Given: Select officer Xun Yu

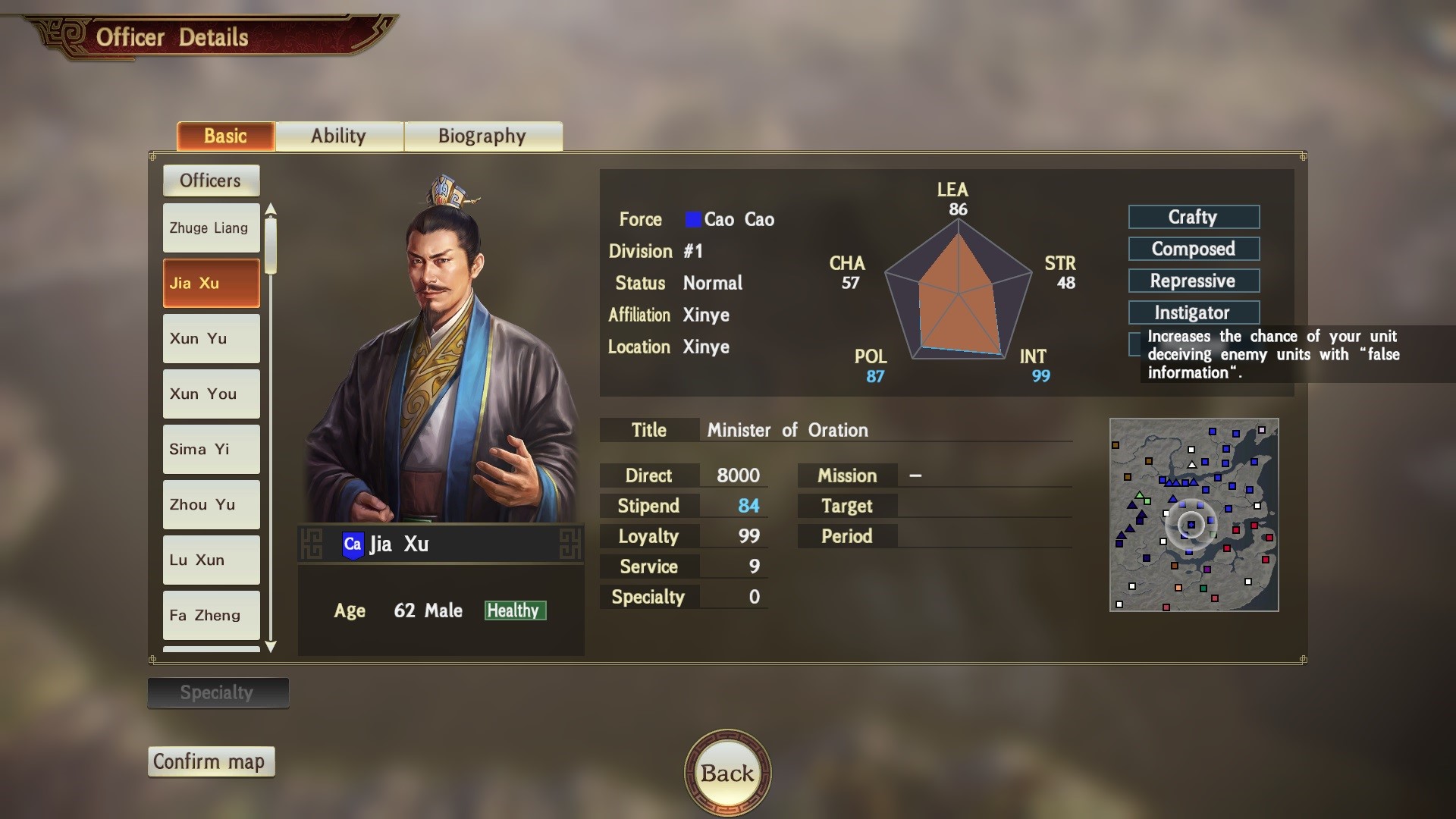Looking at the screenshot, I should tap(211, 338).
